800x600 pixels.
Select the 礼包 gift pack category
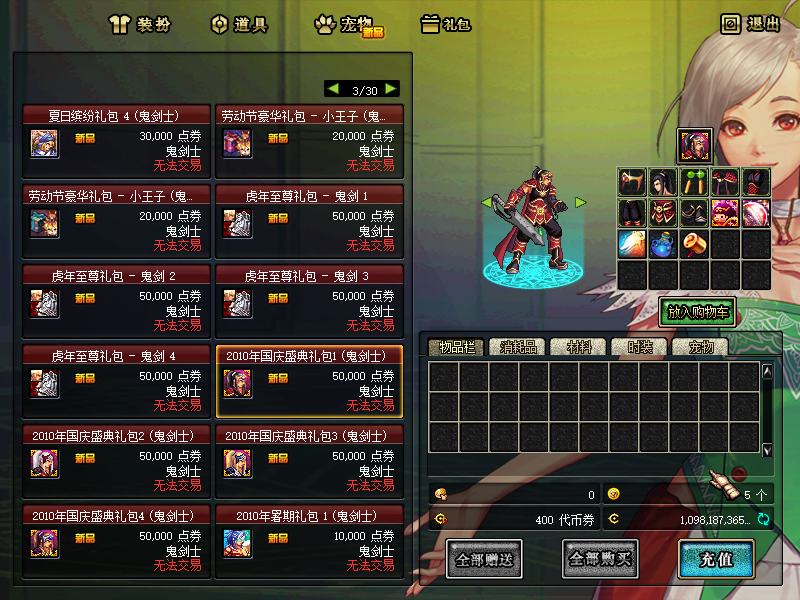click(x=446, y=25)
